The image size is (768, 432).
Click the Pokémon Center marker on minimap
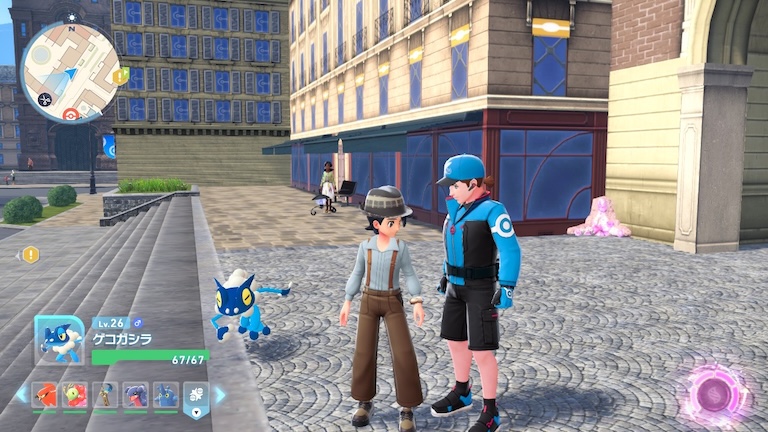click(70, 114)
